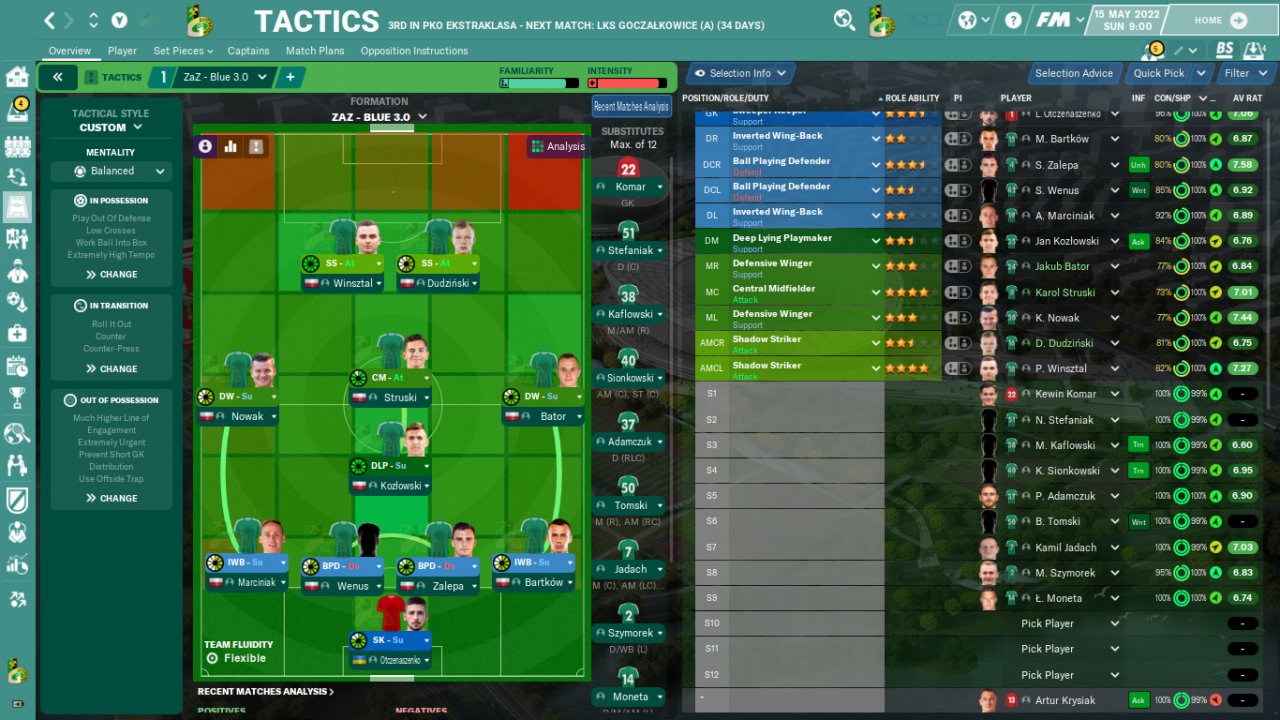Change In Transition instructions
The image size is (1280, 720).
[x=111, y=369]
